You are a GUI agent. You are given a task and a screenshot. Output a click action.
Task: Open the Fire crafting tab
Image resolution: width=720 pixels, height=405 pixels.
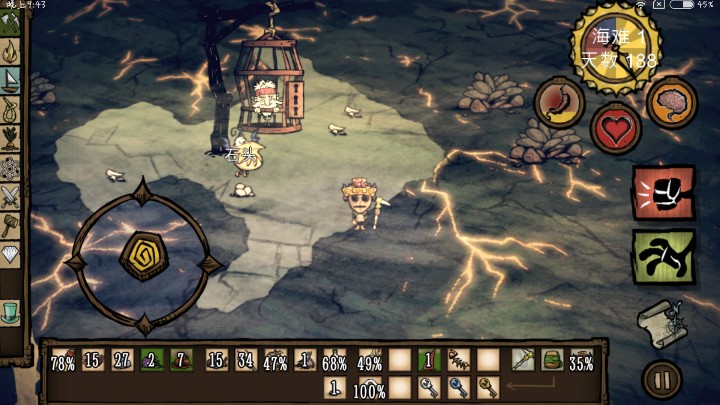tap(11, 51)
